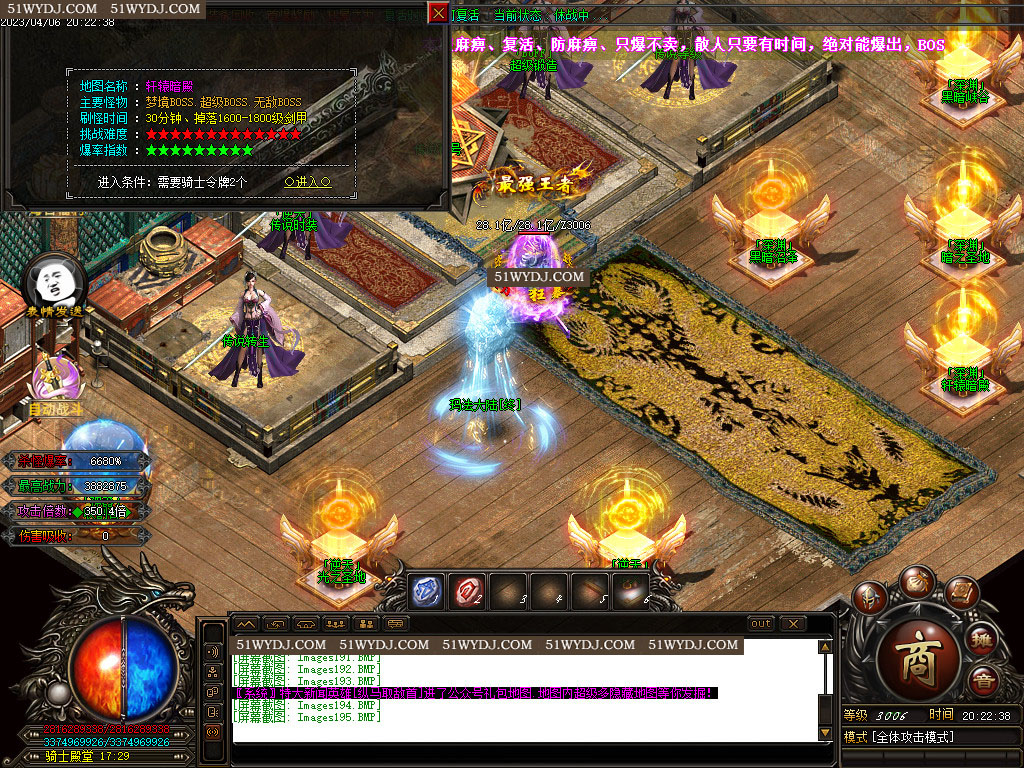Use the red crystal item in hotbar slot 2
The height and width of the screenshot is (768, 1024).
point(467,591)
